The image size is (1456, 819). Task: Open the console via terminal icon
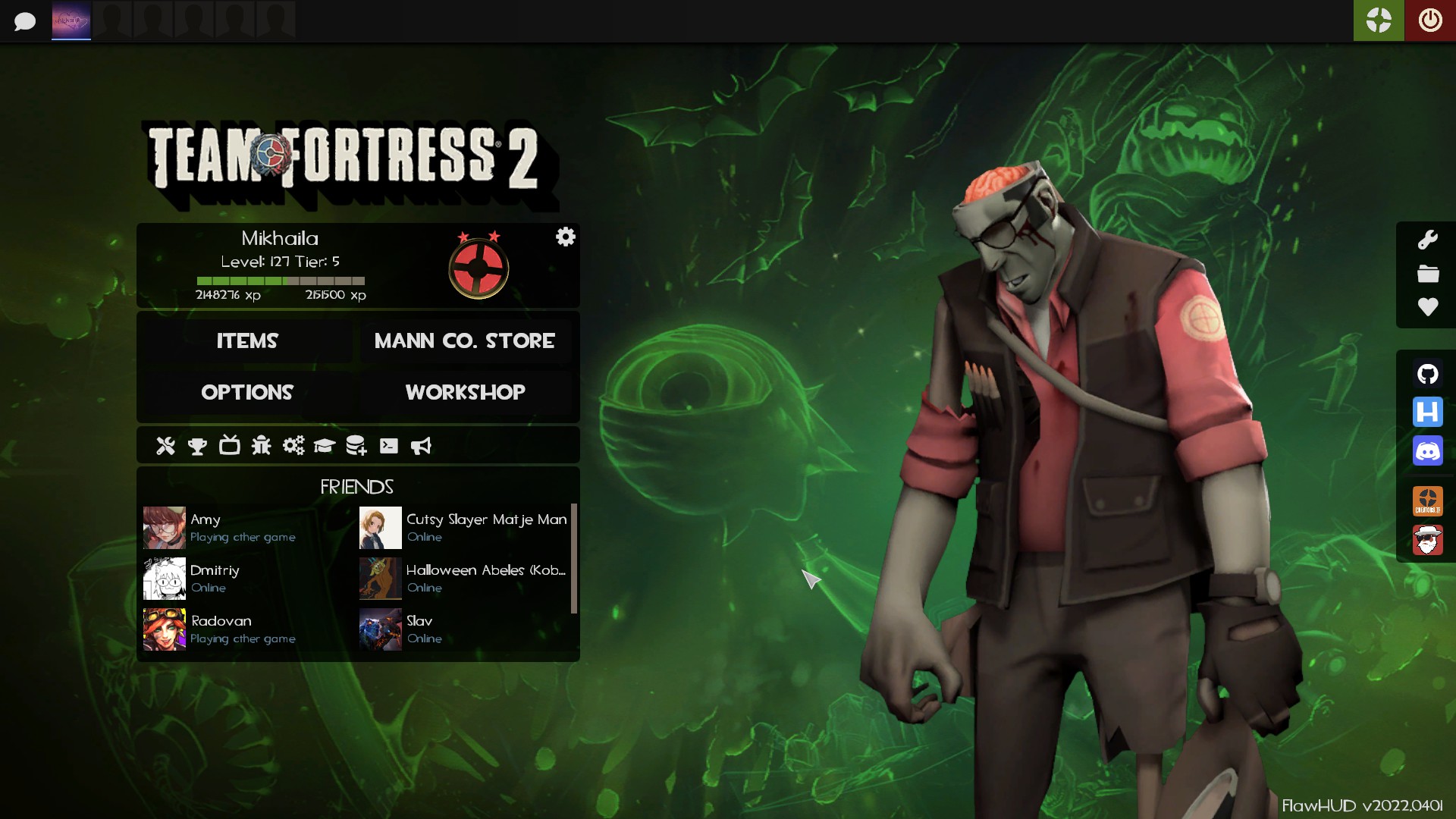pos(389,446)
